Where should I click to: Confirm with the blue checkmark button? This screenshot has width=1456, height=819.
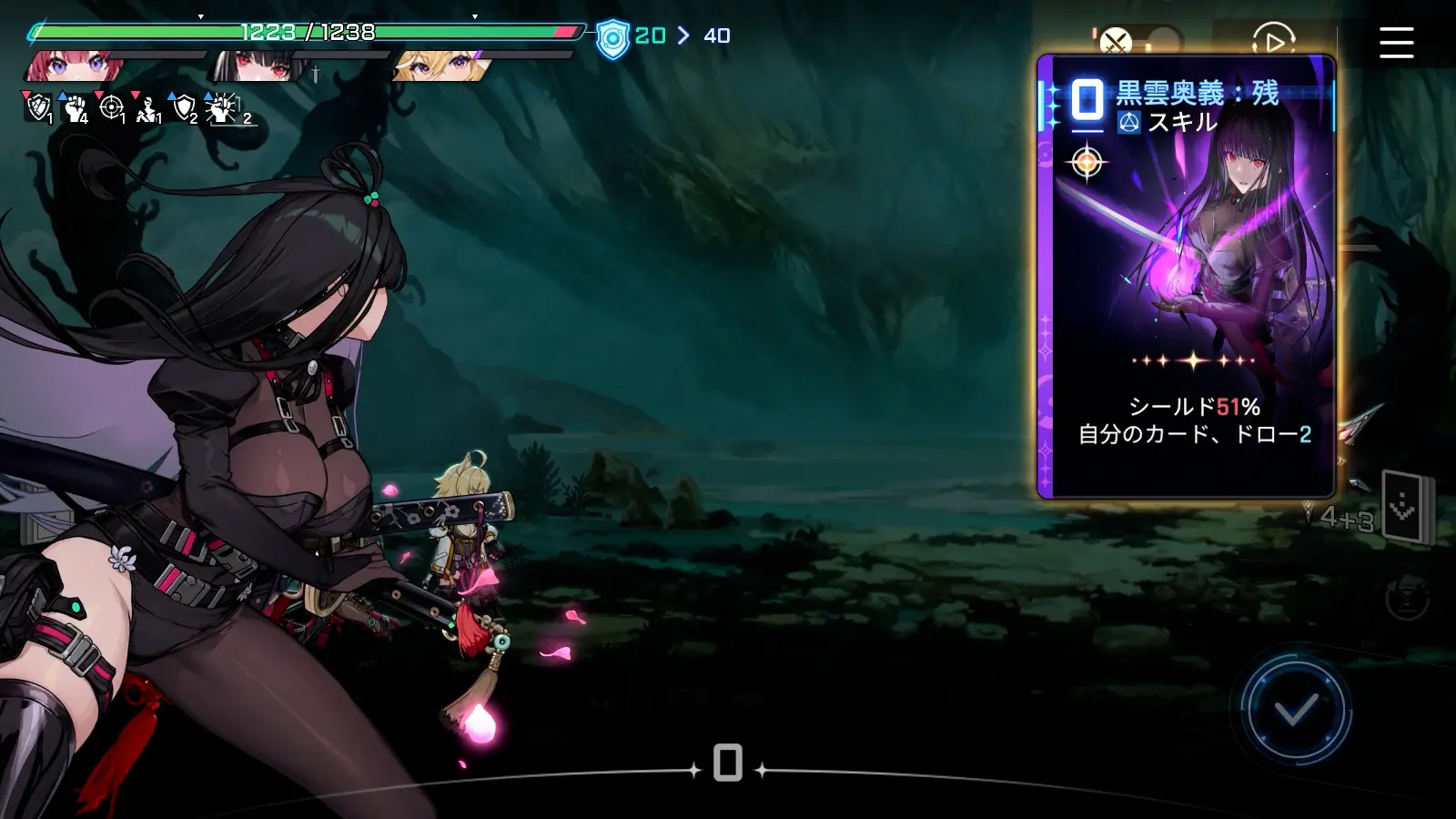point(1295,710)
